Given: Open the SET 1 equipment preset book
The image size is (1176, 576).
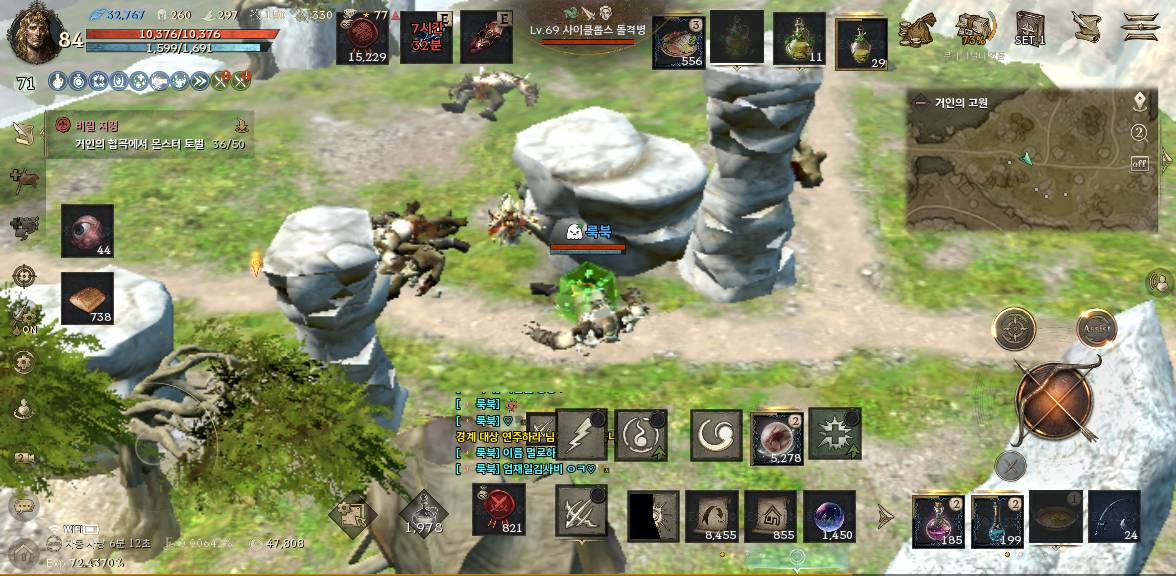Looking at the screenshot, I should tap(1030, 27).
